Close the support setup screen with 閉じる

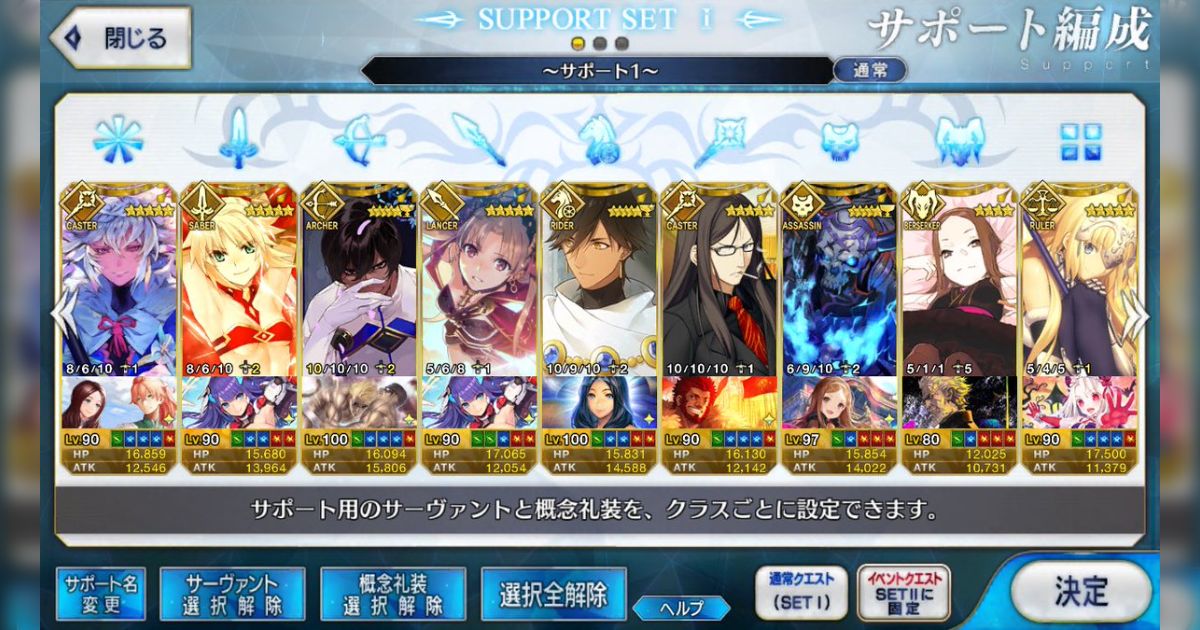[121, 39]
